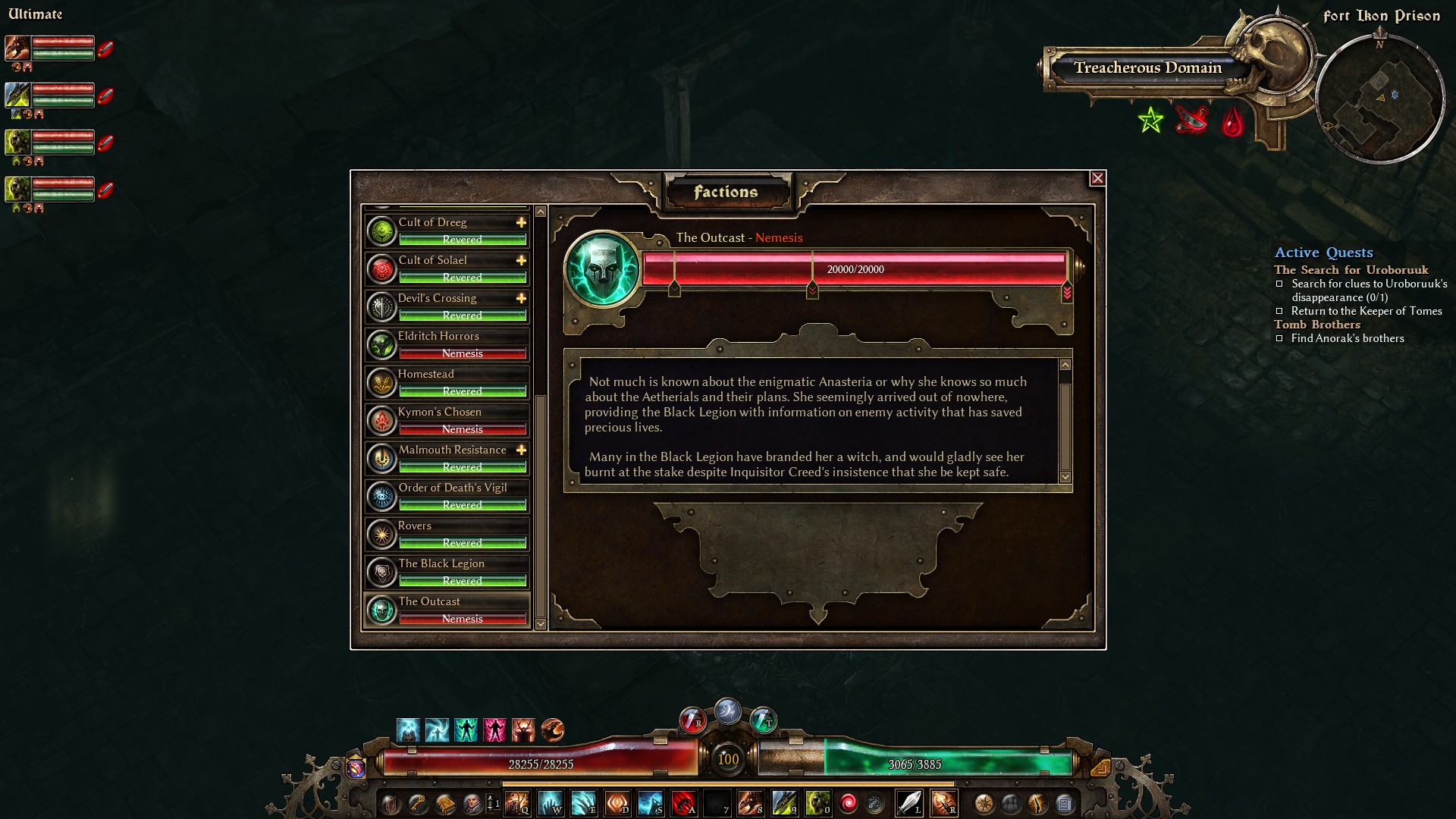Select the Kymon's Chosen faction entry

446,419
